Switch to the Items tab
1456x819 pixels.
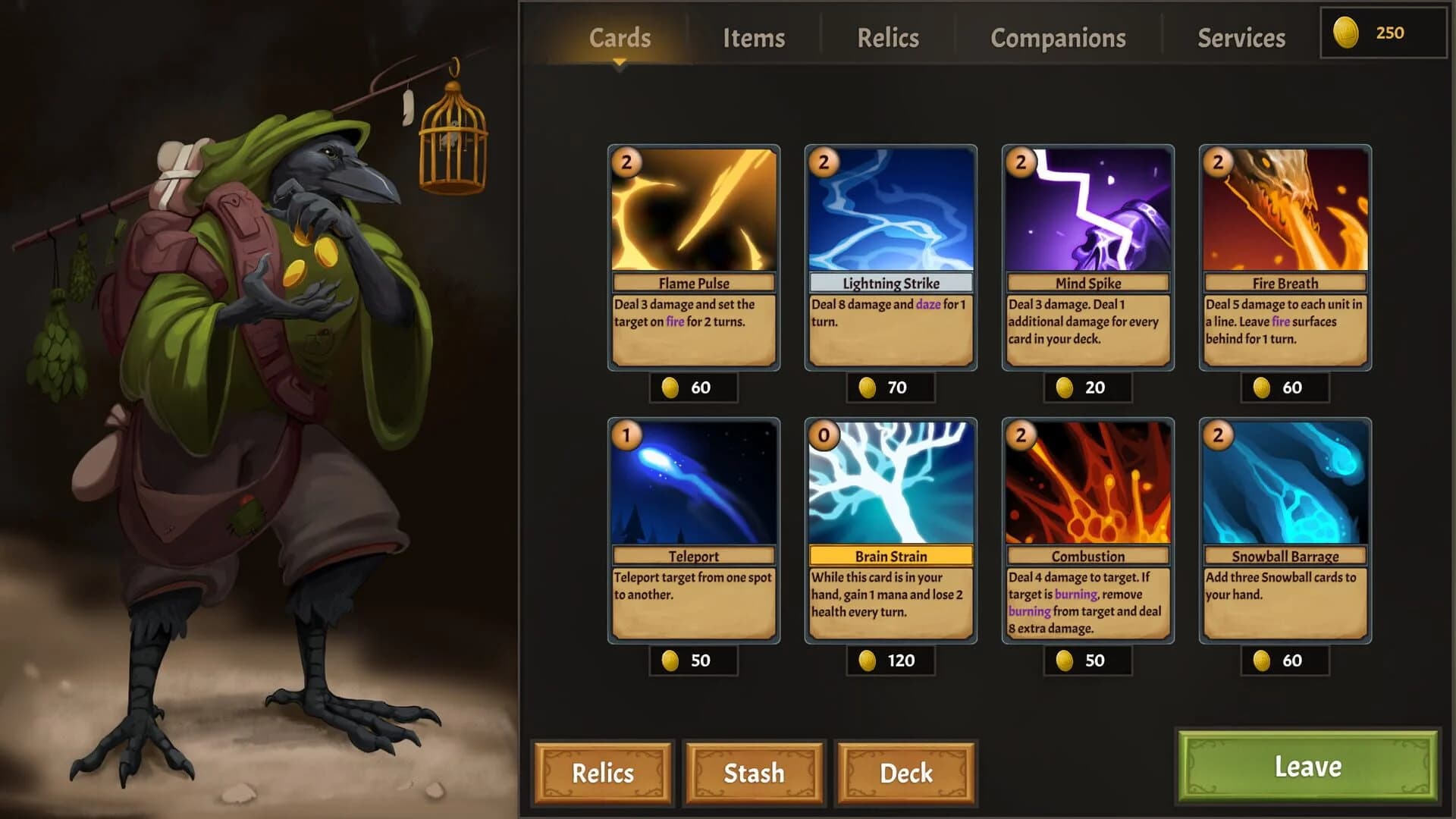click(755, 37)
